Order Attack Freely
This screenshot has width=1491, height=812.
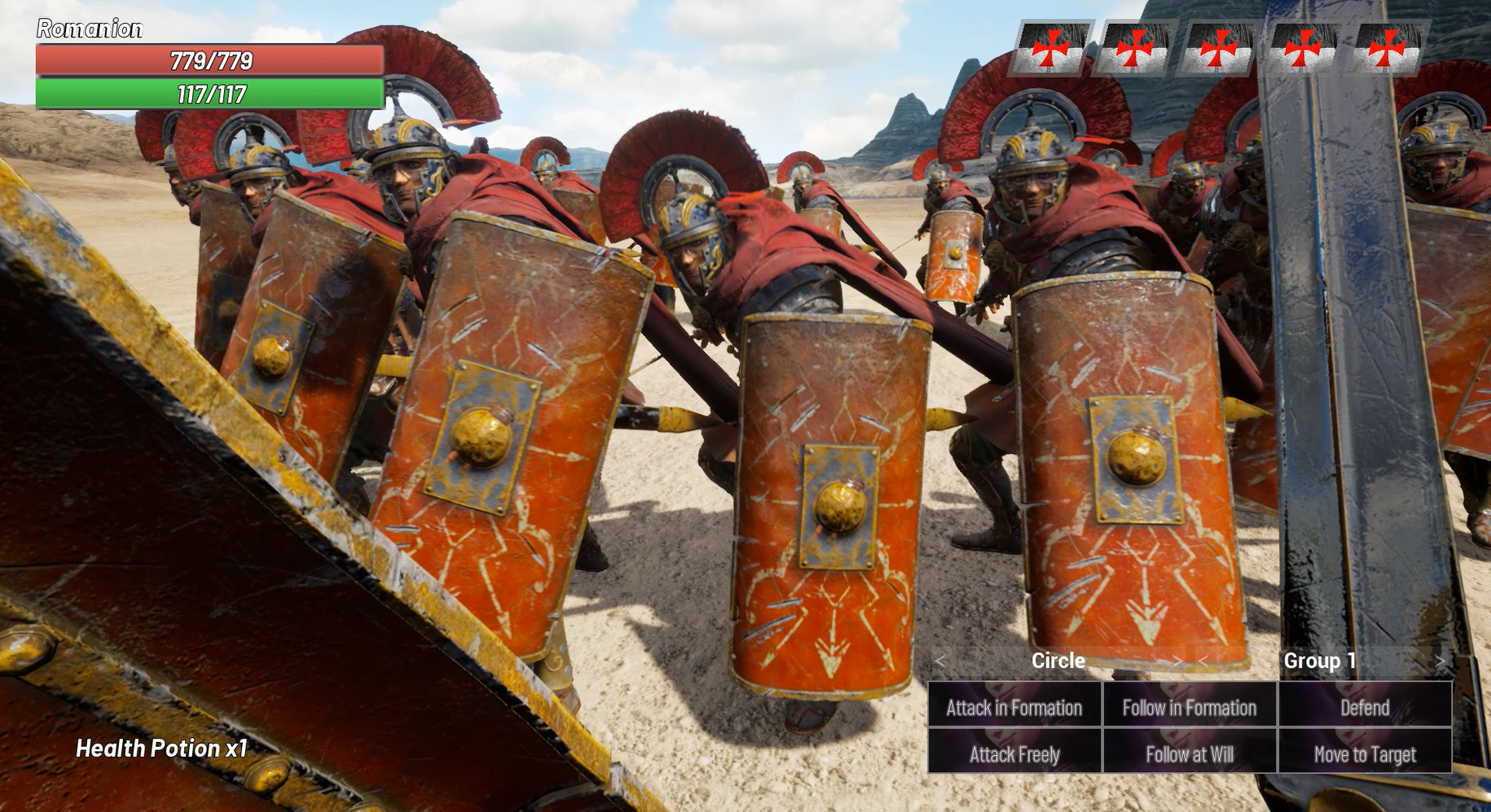1013,754
